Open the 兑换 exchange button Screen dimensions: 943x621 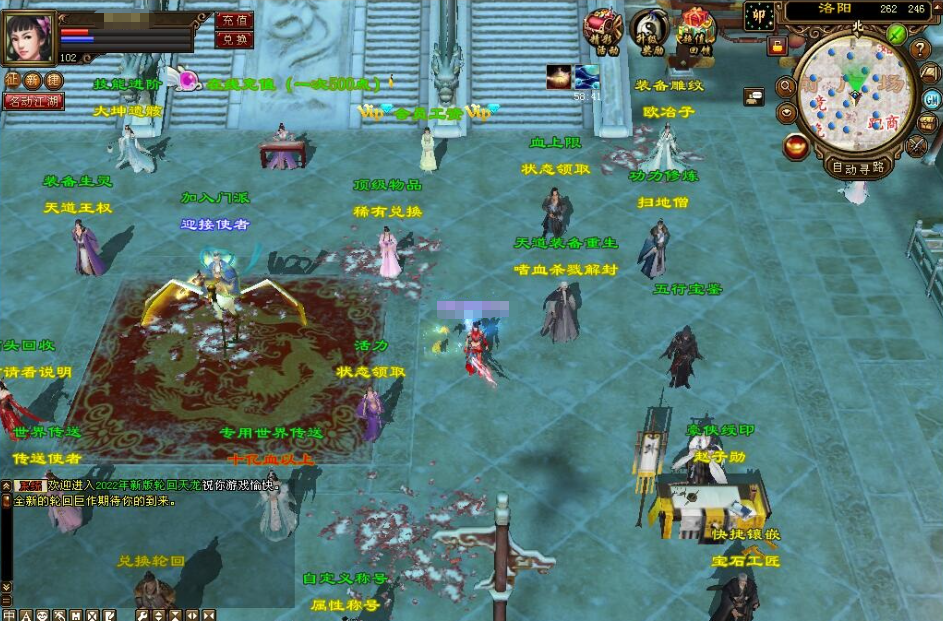pyautogui.click(x=235, y=39)
